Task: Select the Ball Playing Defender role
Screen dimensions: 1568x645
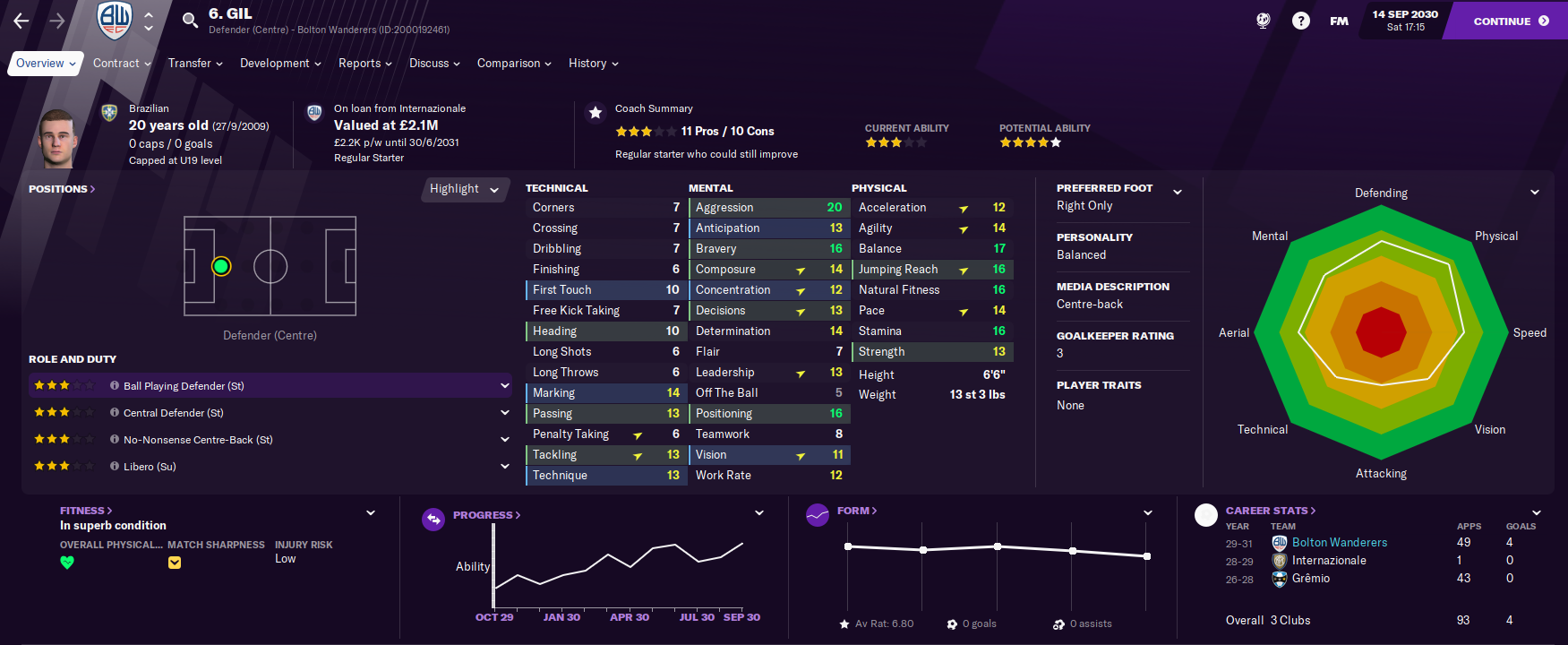Action: 184,386
